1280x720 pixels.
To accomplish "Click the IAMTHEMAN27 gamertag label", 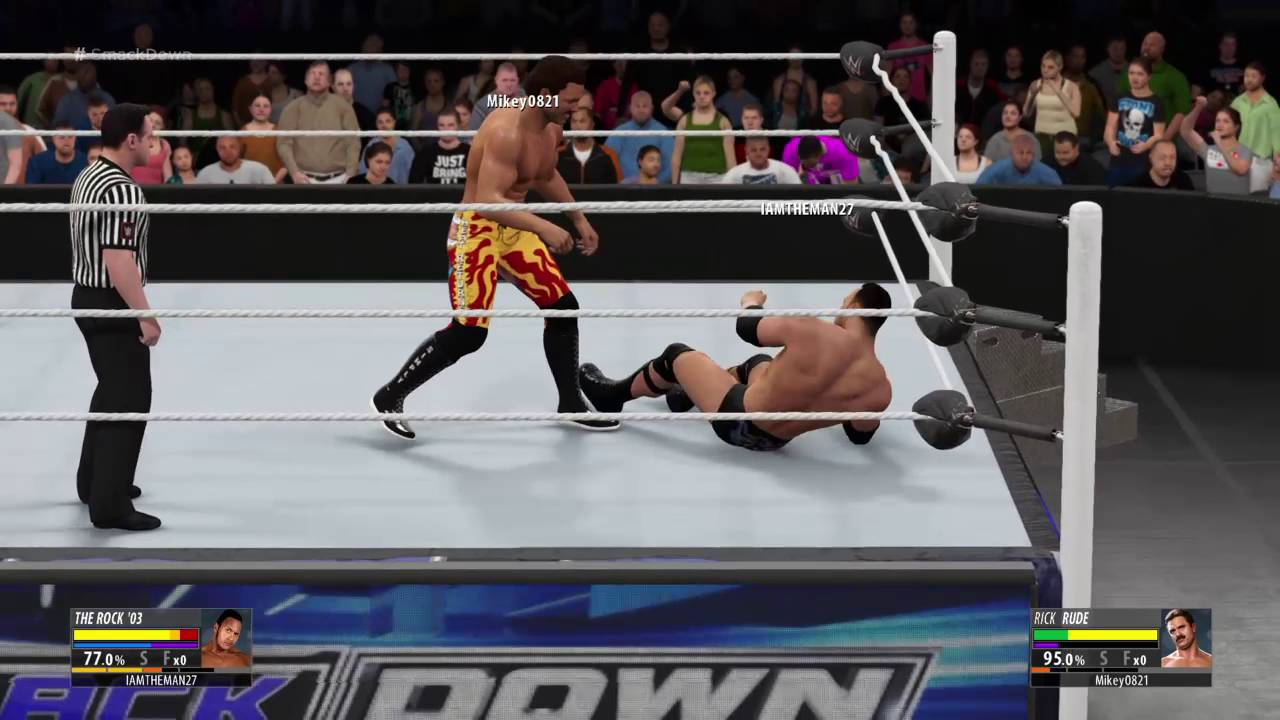I will click(x=161, y=679).
